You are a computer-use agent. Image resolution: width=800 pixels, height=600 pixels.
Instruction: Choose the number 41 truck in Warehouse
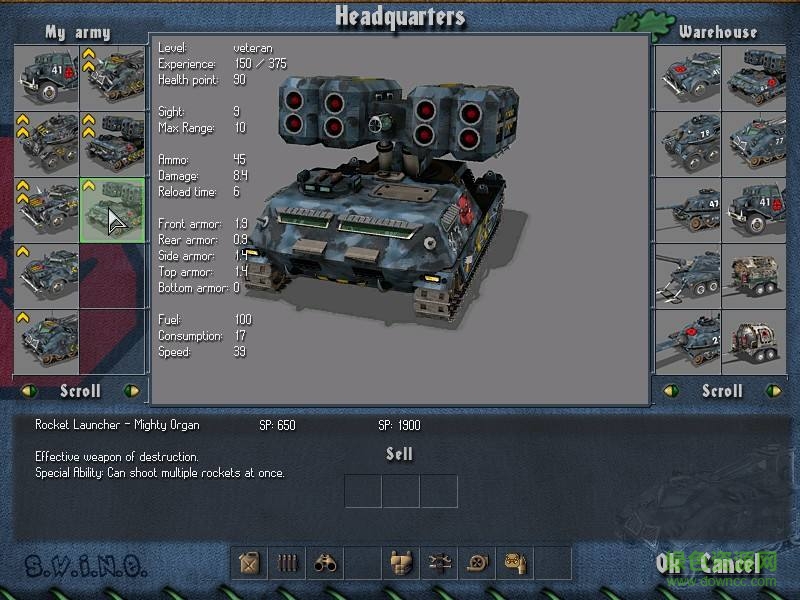[755, 208]
